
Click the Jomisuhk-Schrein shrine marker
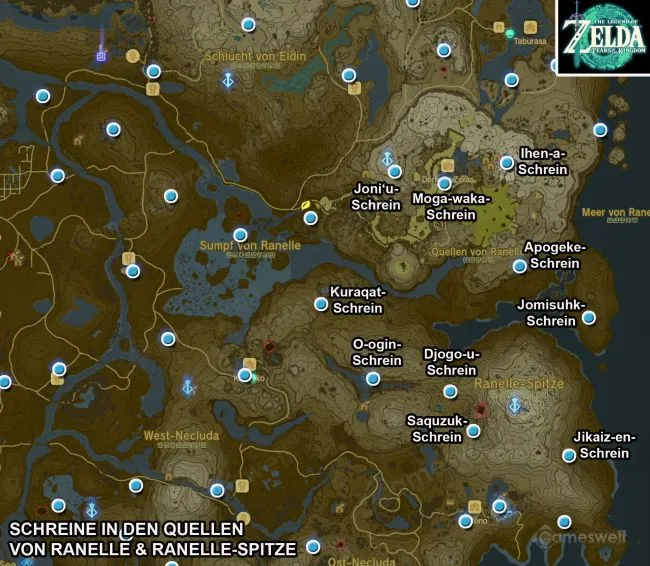point(589,318)
